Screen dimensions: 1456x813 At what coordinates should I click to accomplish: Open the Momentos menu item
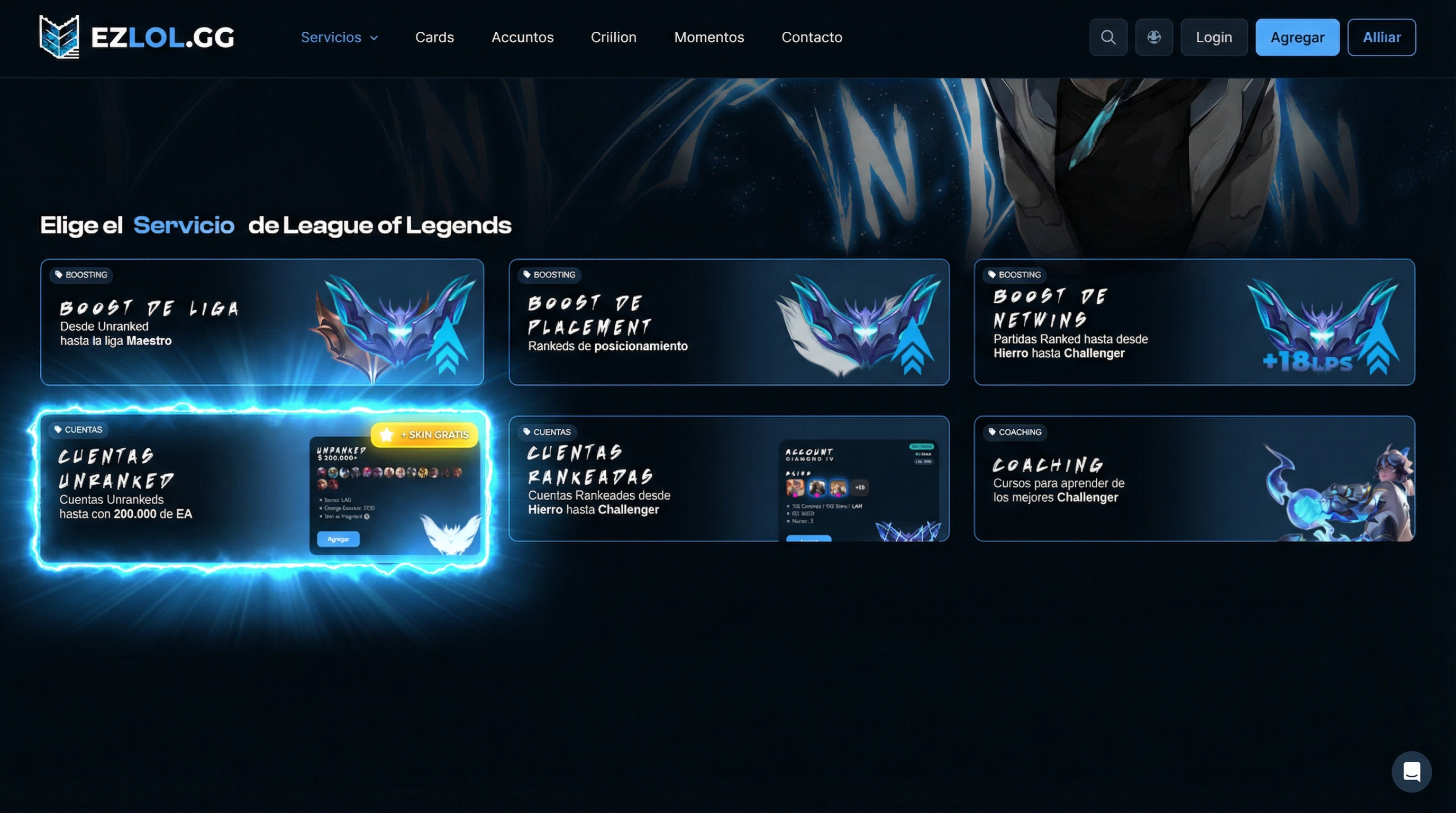[x=709, y=37]
